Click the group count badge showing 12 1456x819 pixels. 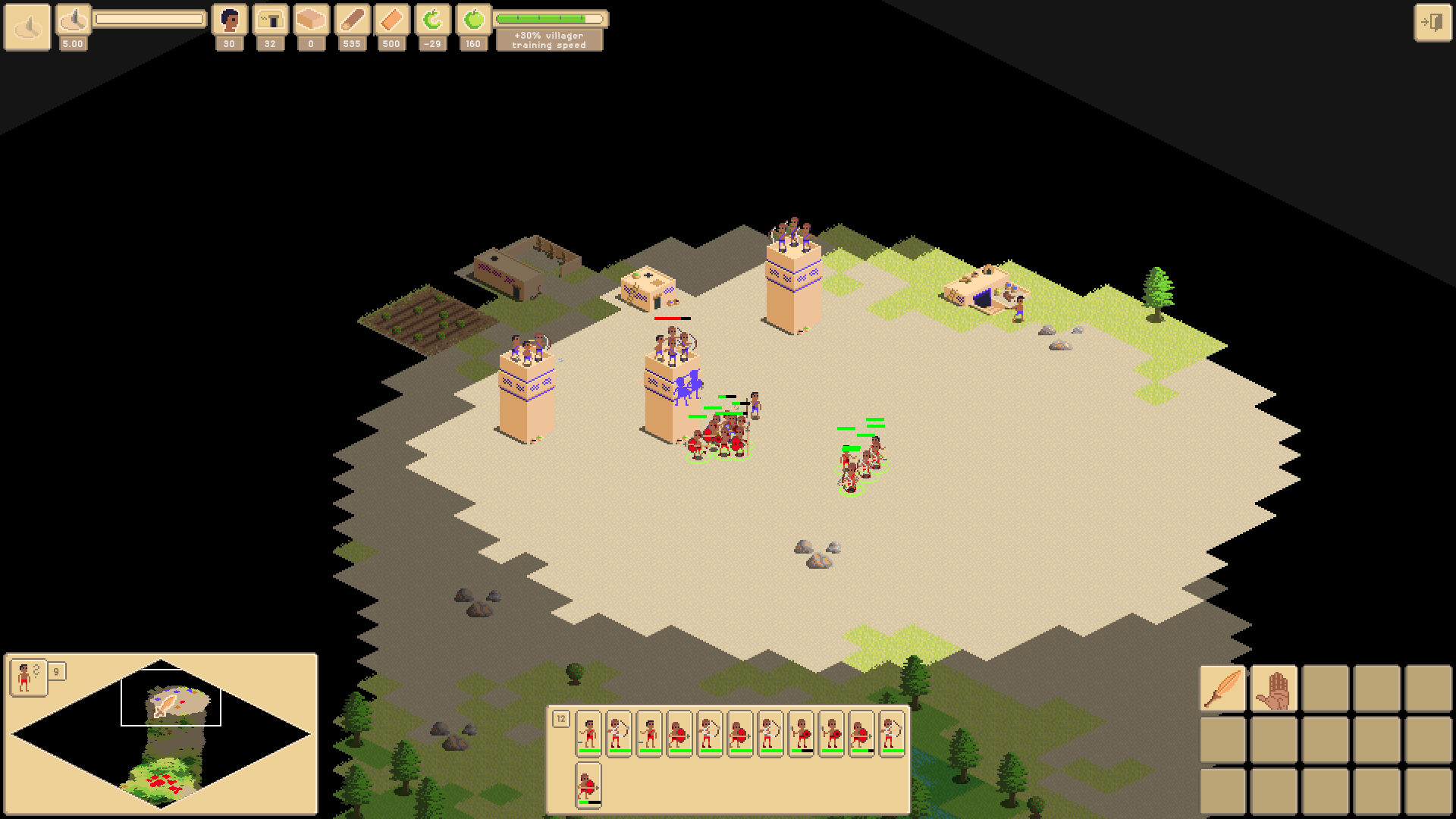pyautogui.click(x=562, y=718)
